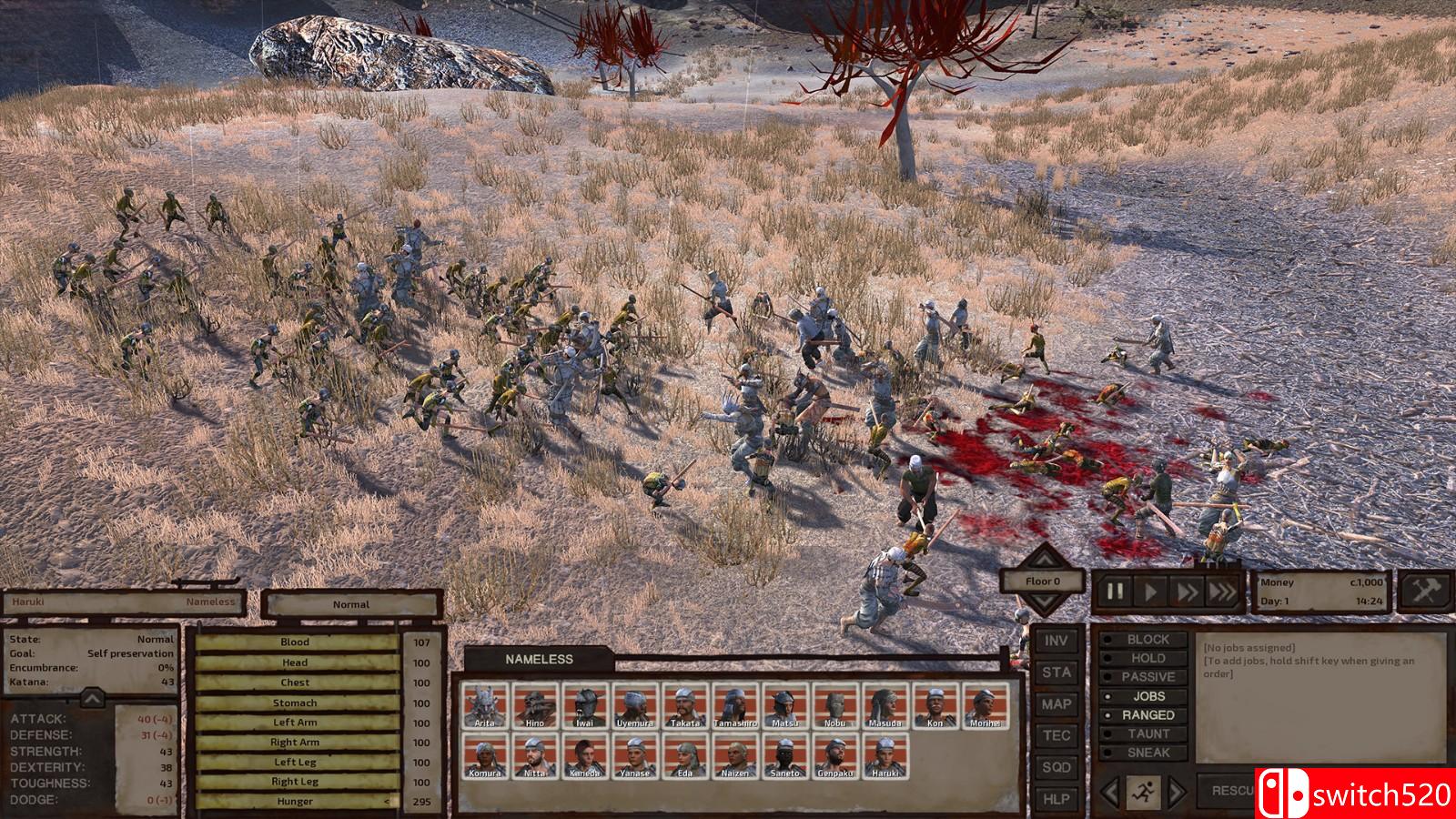This screenshot has width=1456, height=819.
Task: Select squad member Arita's portrait
Action: 485,705
